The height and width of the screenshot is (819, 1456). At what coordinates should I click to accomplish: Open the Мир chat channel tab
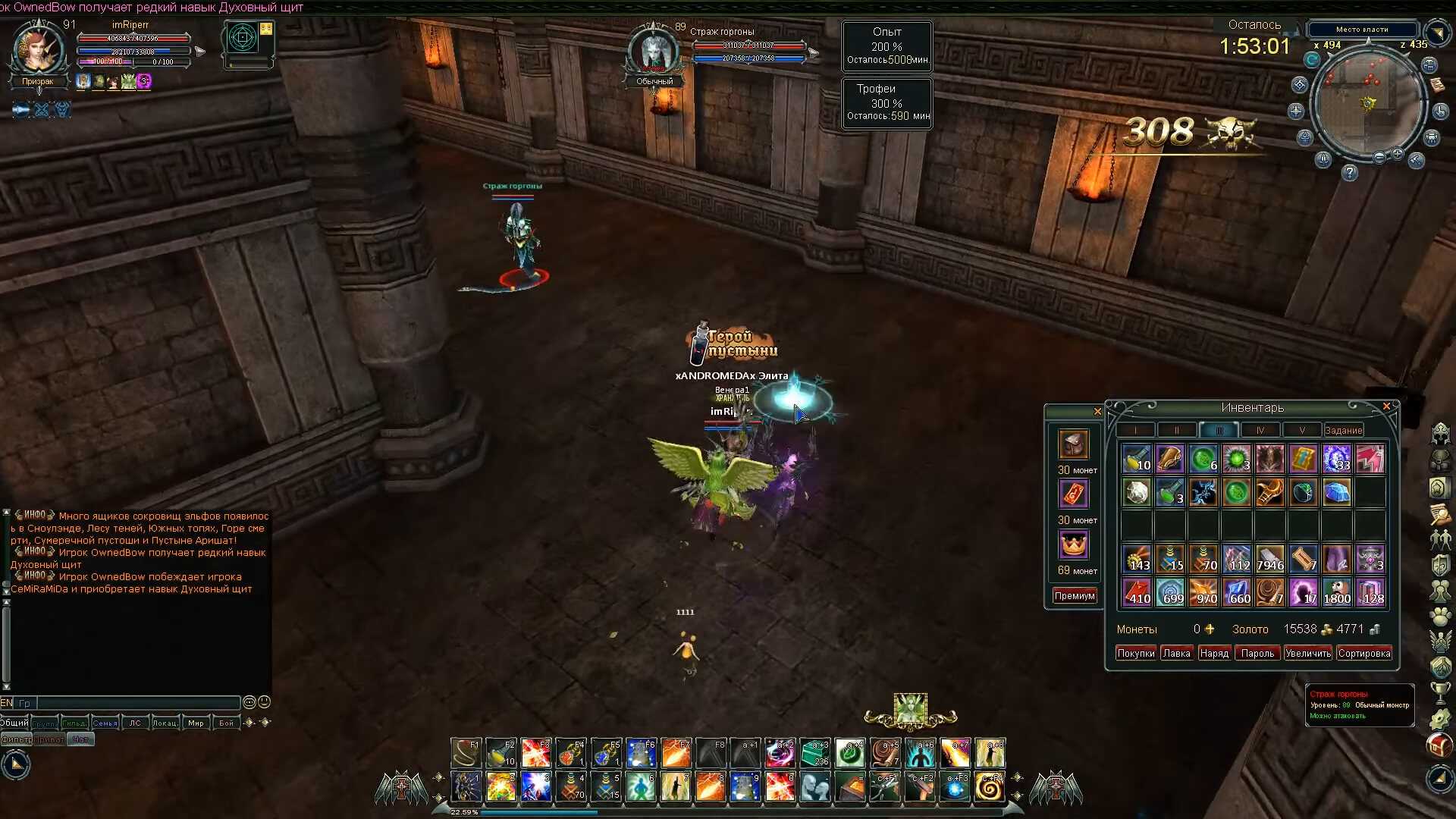196,723
